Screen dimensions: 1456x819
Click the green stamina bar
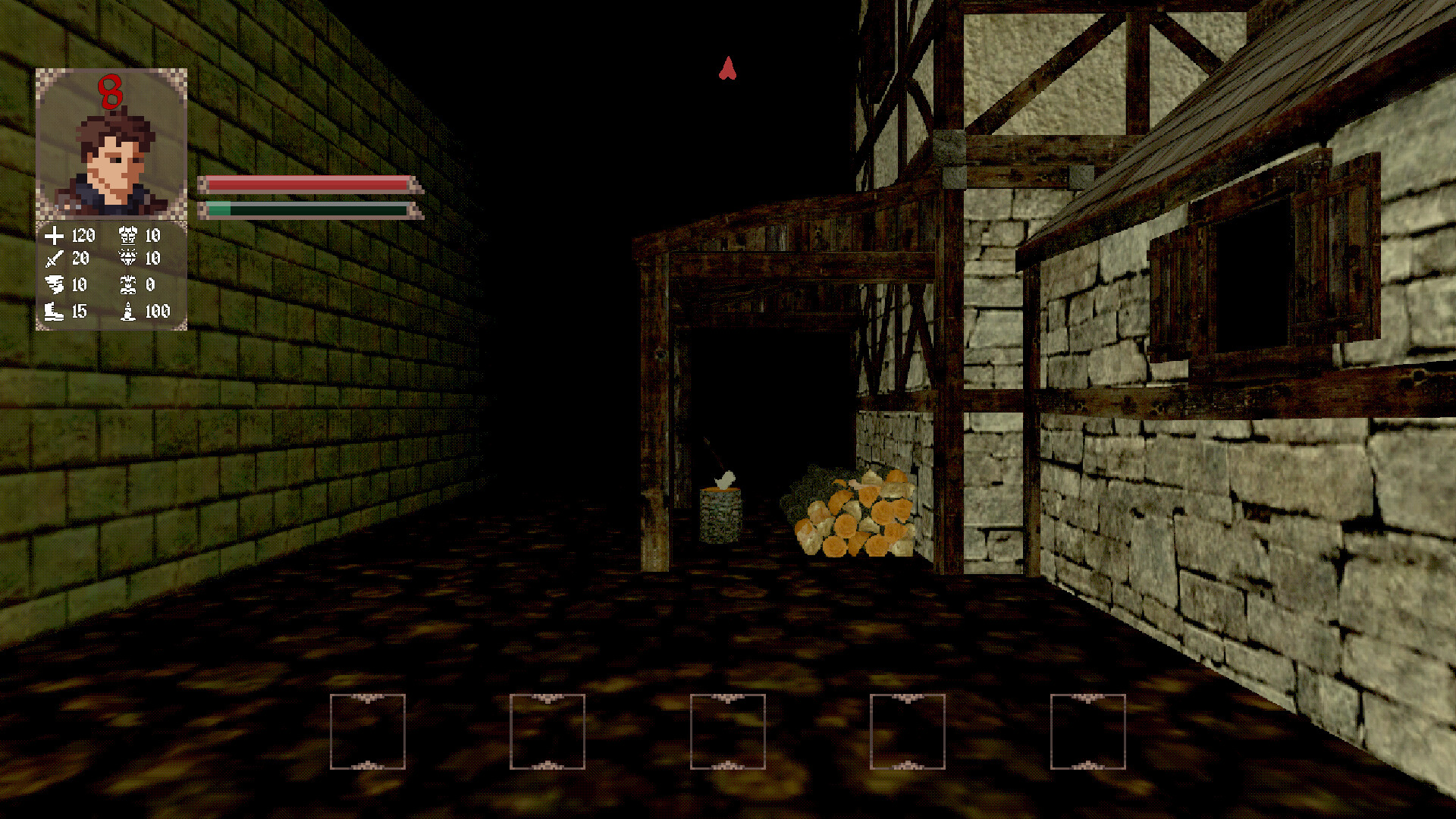point(303,207)
